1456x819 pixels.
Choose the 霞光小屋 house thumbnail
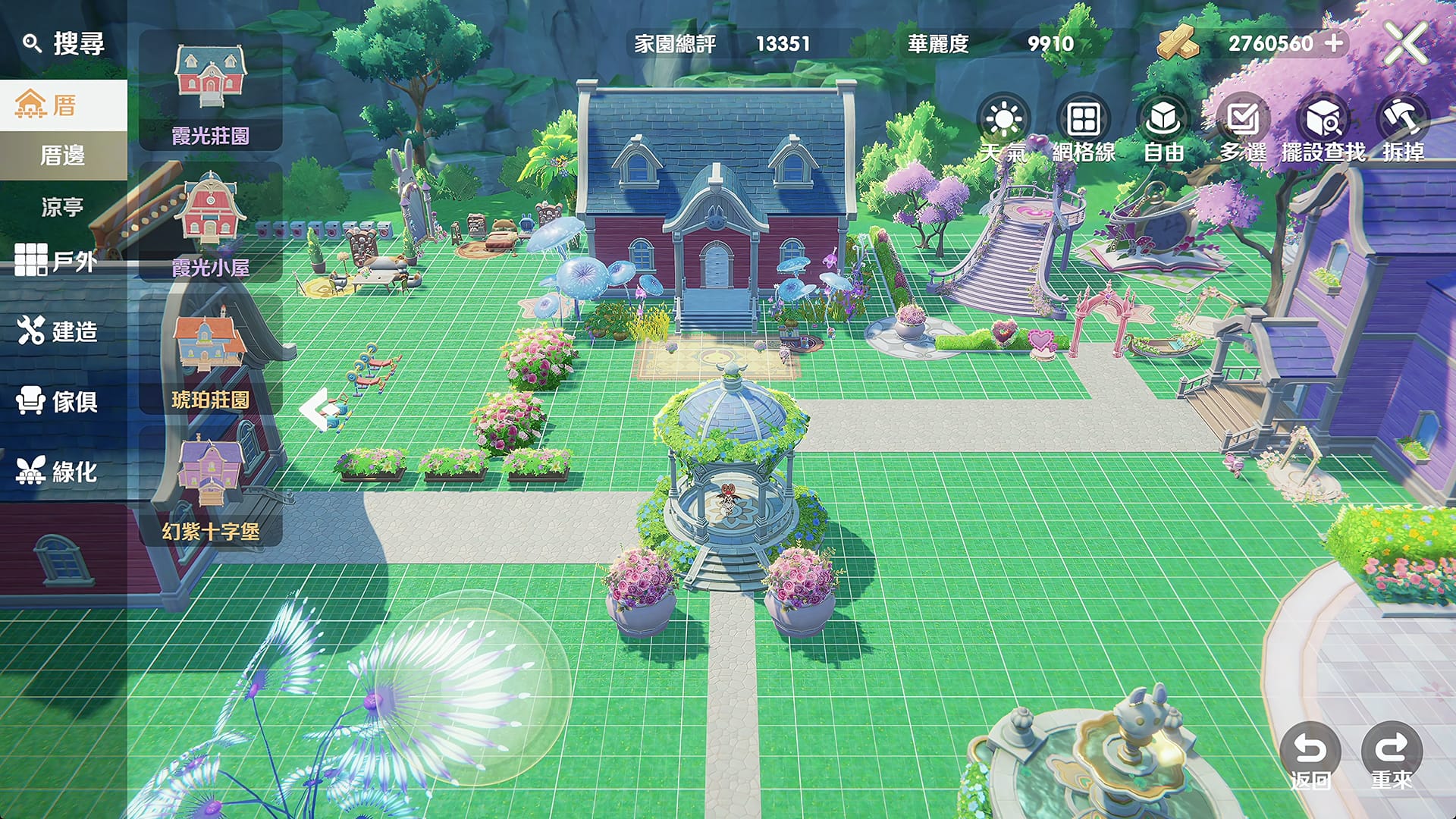(210, 222)
